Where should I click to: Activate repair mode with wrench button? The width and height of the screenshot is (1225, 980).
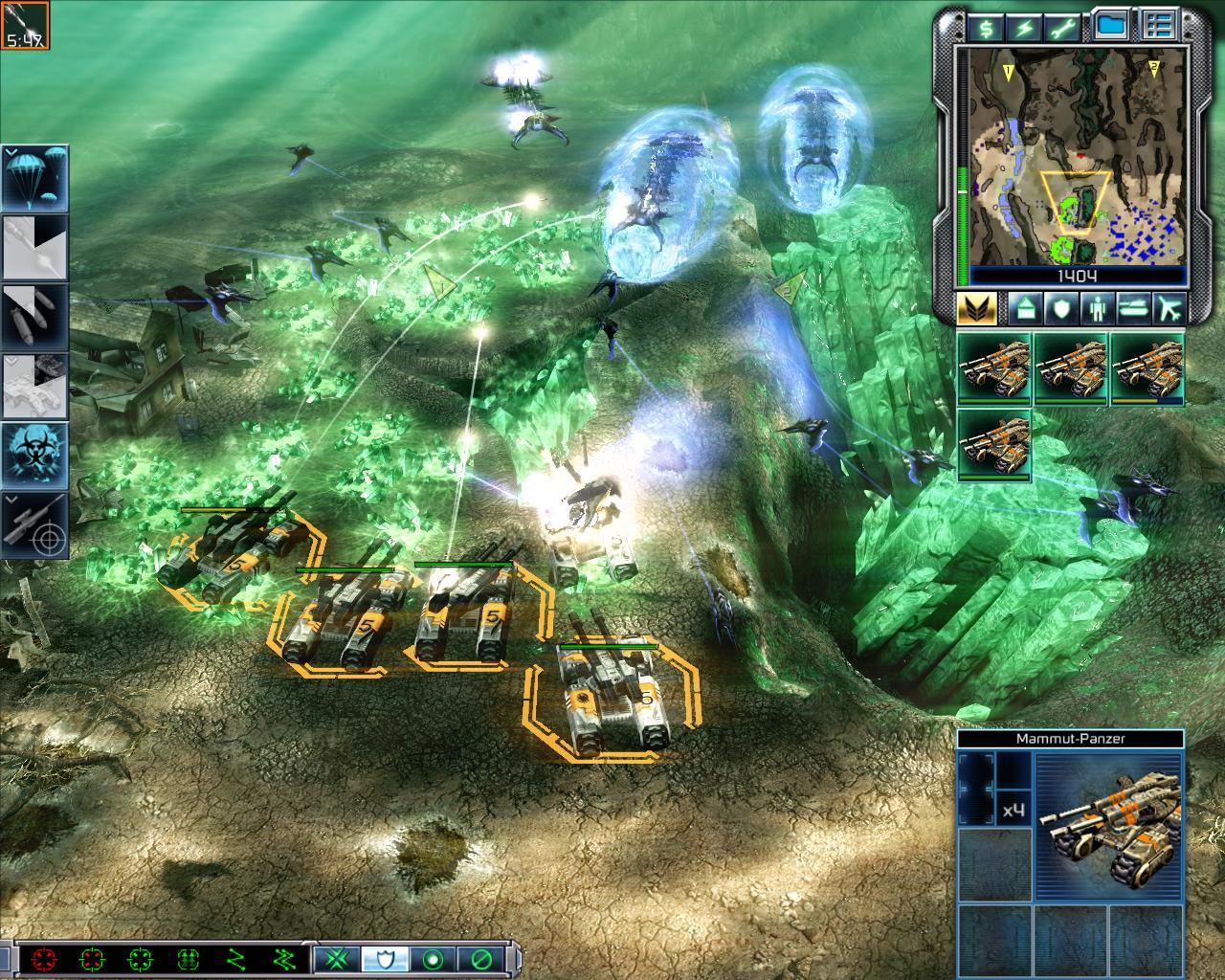[x=1065, y=27]
